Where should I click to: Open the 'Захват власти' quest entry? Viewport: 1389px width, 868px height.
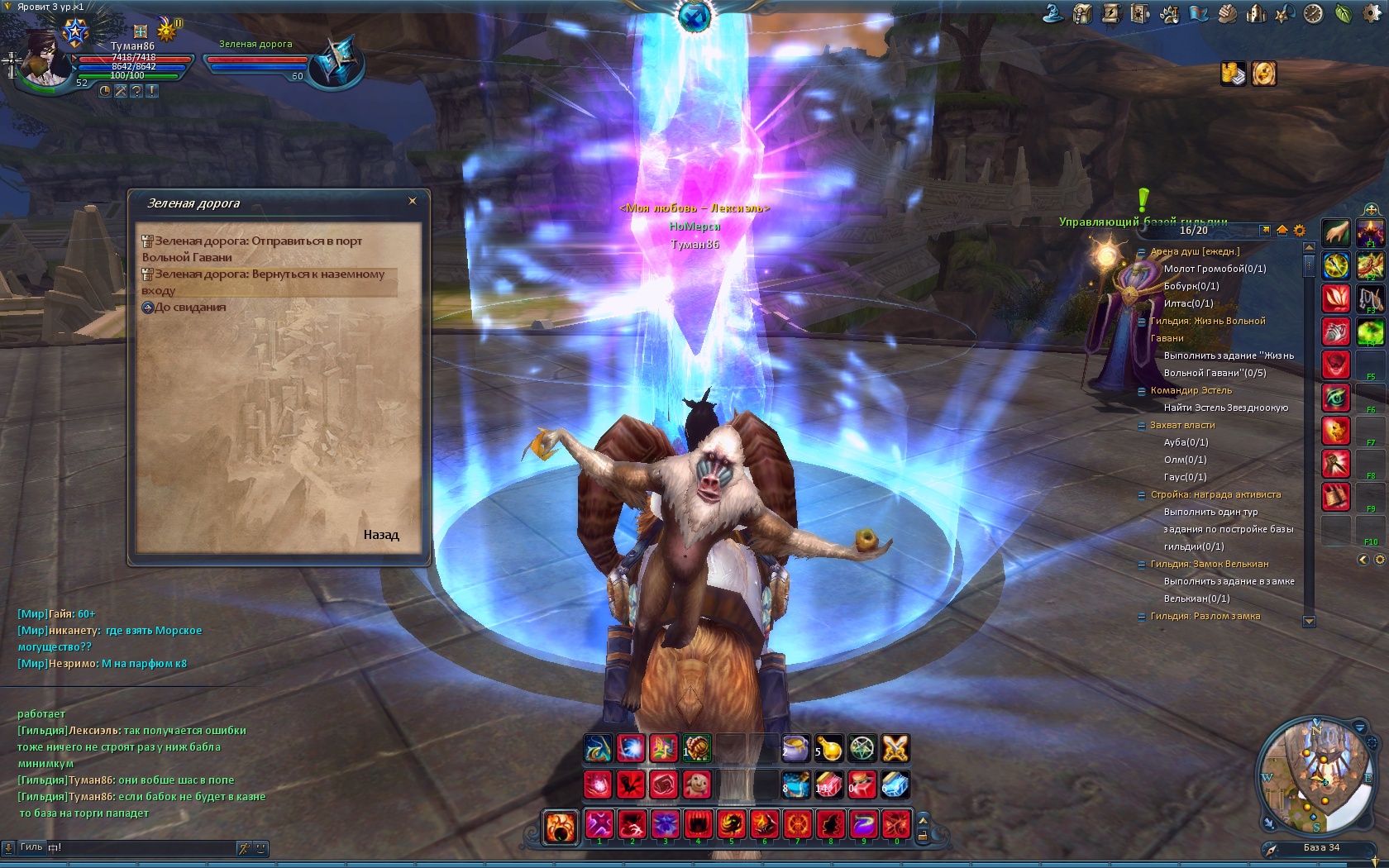pyautogui.click(x=1182, y=425)
